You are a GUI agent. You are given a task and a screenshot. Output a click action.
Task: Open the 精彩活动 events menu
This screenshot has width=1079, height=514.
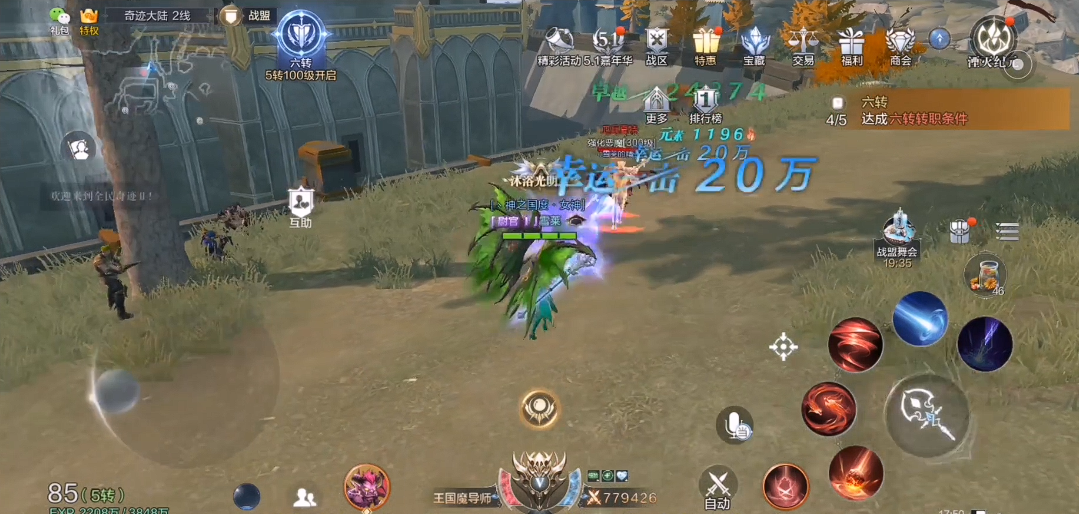[560, 42]
